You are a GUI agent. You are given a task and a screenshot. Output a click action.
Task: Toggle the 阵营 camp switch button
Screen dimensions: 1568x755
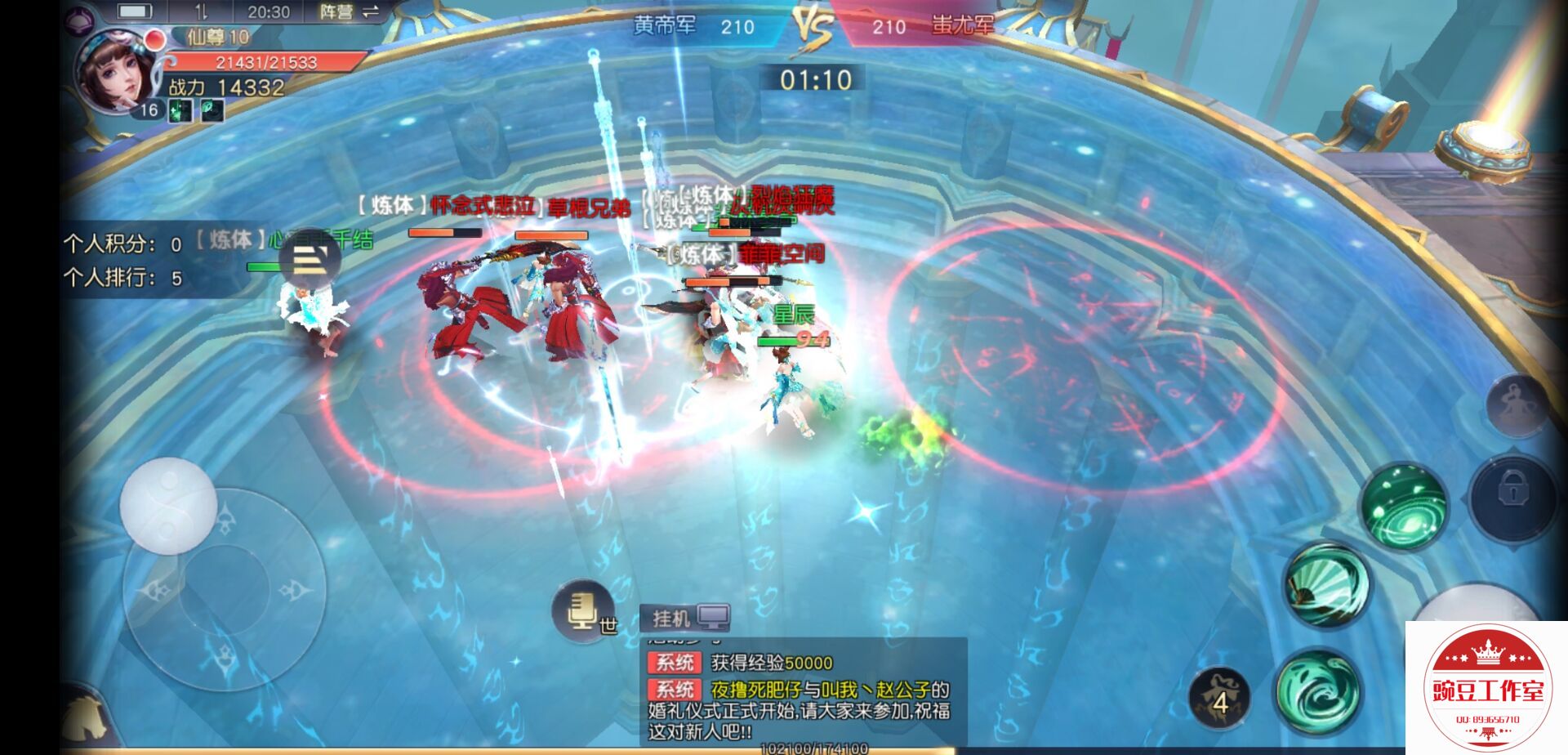(349, 12)
